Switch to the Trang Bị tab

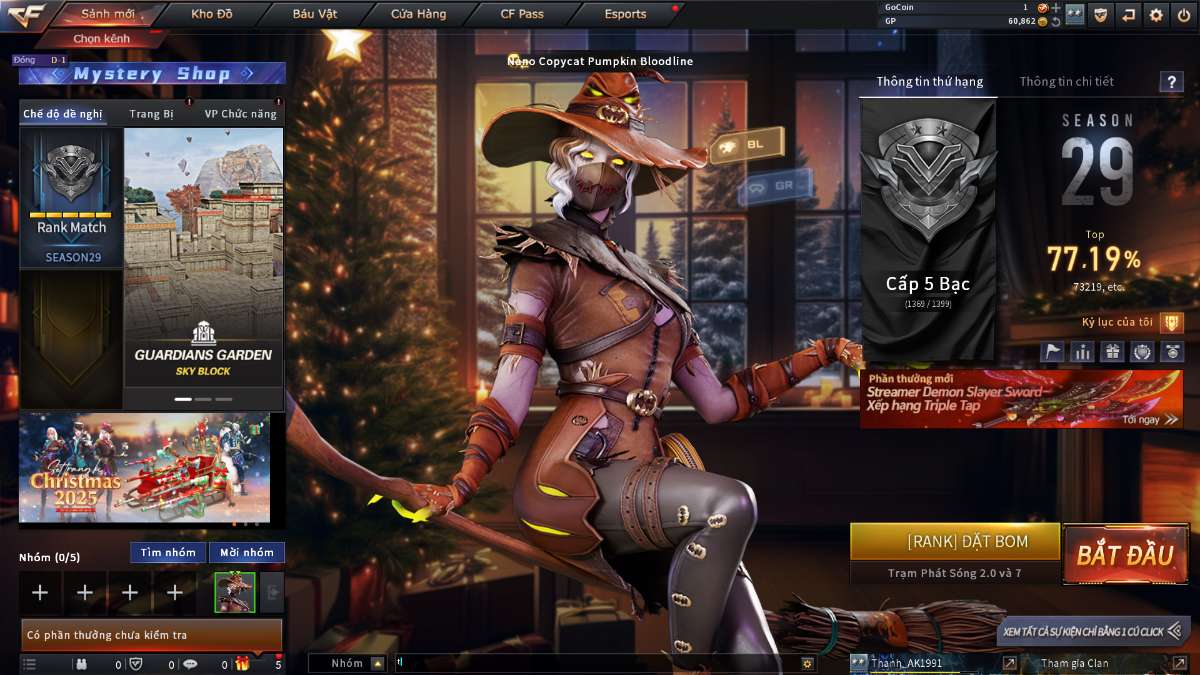(x=151, y=114)
